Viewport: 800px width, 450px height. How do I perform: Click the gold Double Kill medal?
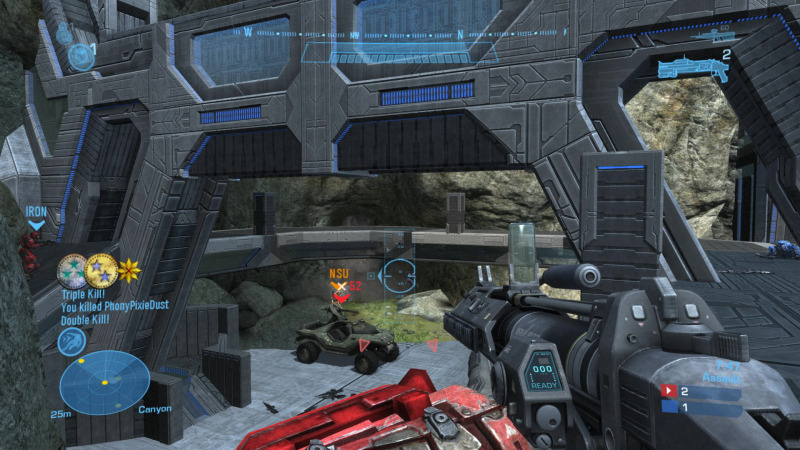100,270
